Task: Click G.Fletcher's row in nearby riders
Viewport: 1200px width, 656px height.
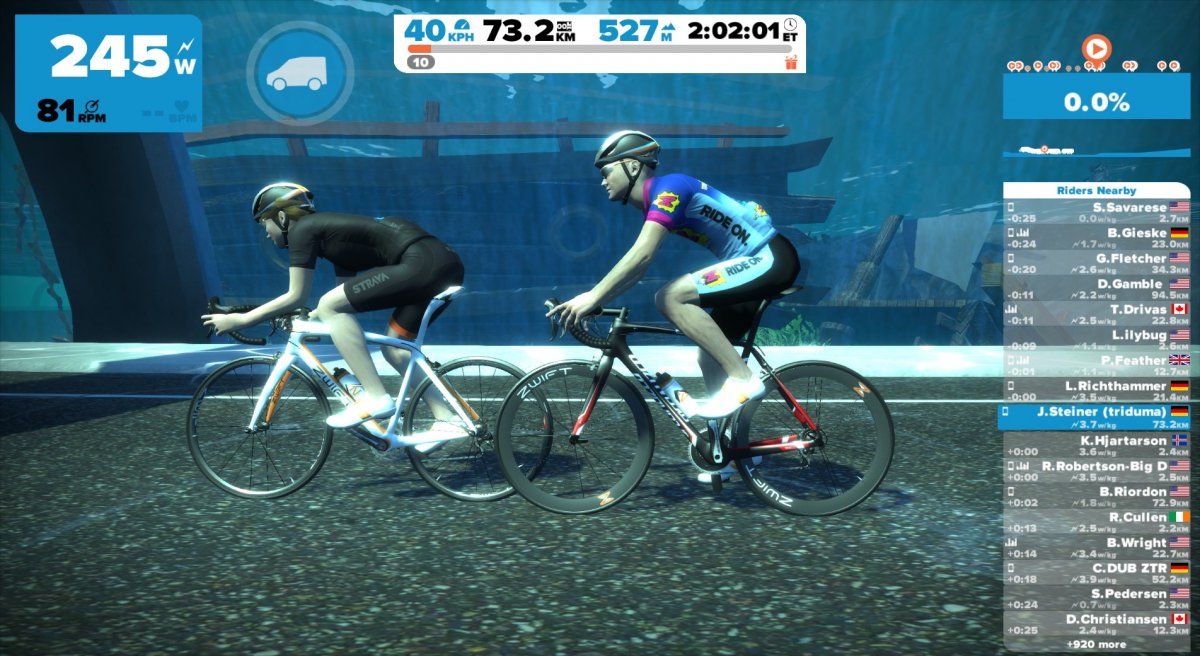Action: tap(1096, 264)
